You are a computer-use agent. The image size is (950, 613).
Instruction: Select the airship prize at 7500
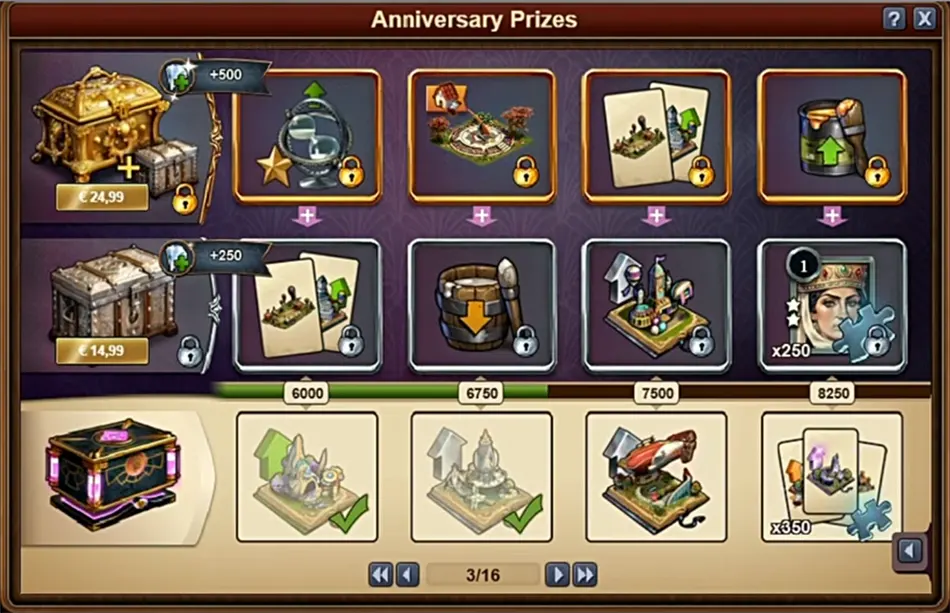pos(656,476)
